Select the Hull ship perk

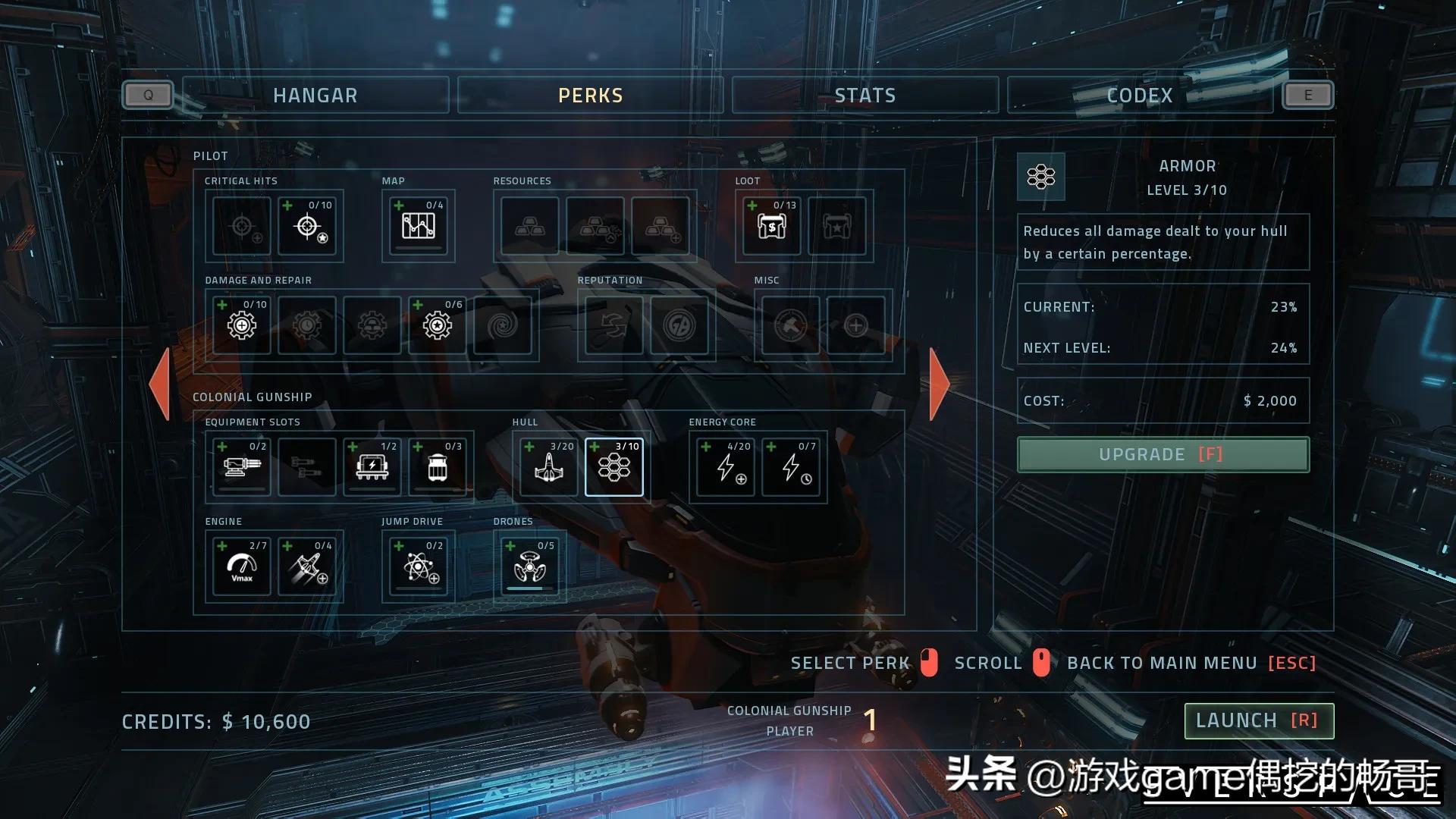(x=548, y=467)
